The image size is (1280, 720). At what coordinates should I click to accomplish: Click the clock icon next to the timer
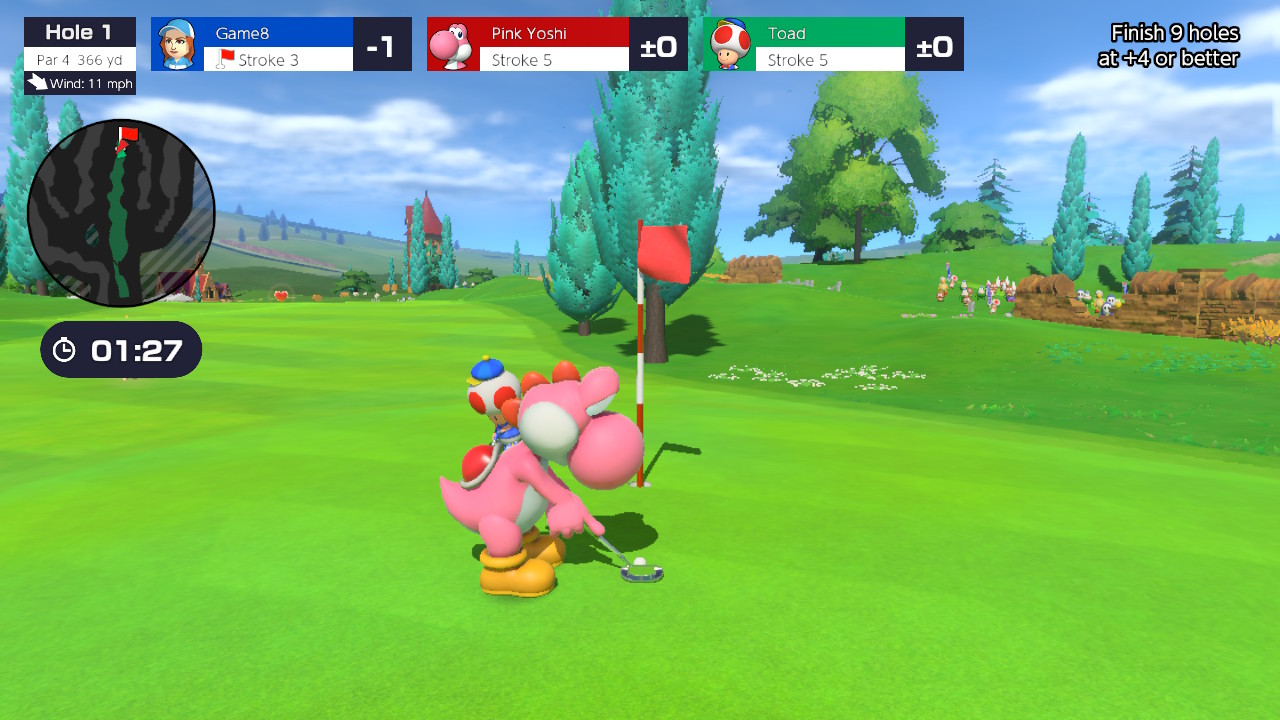tap(65, 349)
